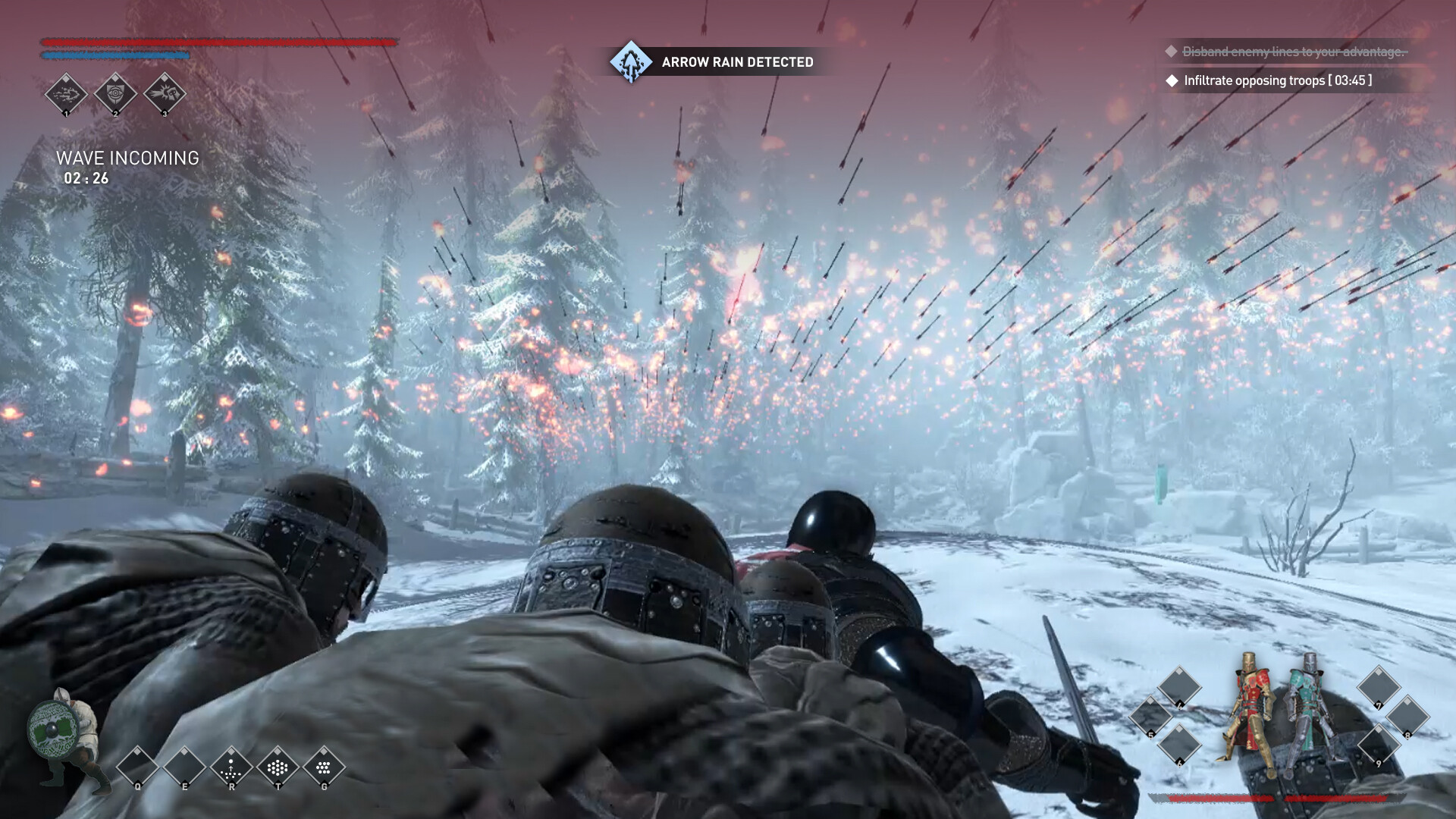The width and height of the screenshot is (1456, 819).
Task: Use the tight cluster formation on T
Action: click(x=277, y=766)
